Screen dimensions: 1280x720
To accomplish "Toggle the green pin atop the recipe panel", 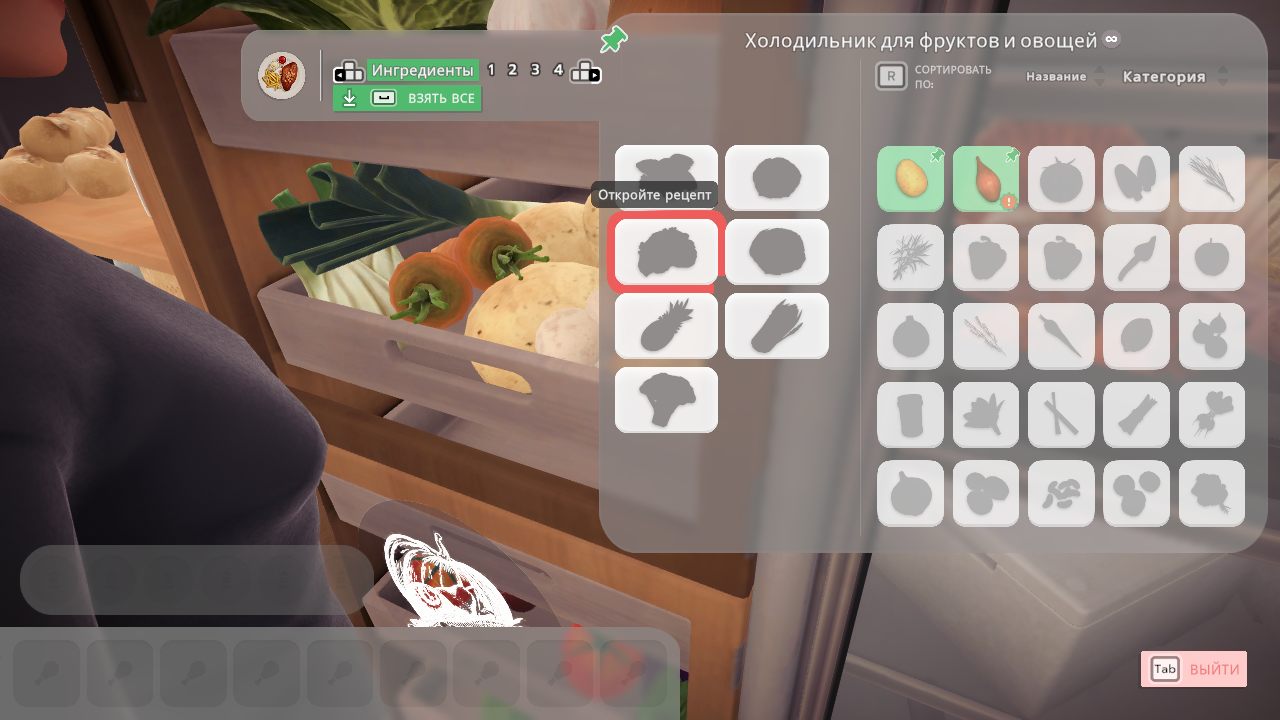I will point(614,40).
